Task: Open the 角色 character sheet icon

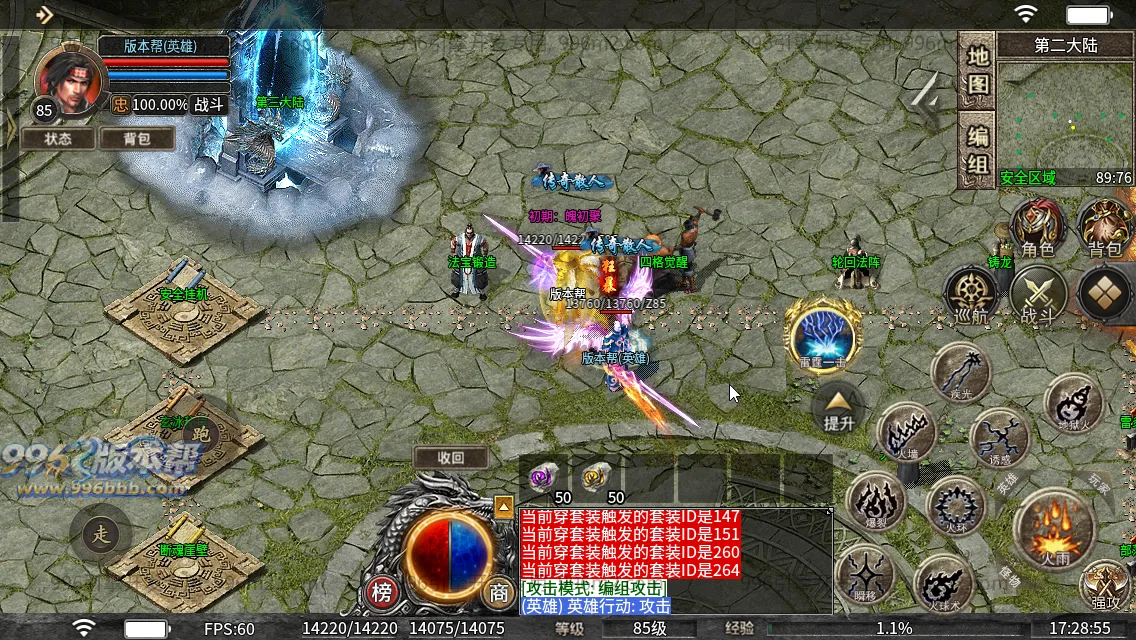Action: point(1037,228)
